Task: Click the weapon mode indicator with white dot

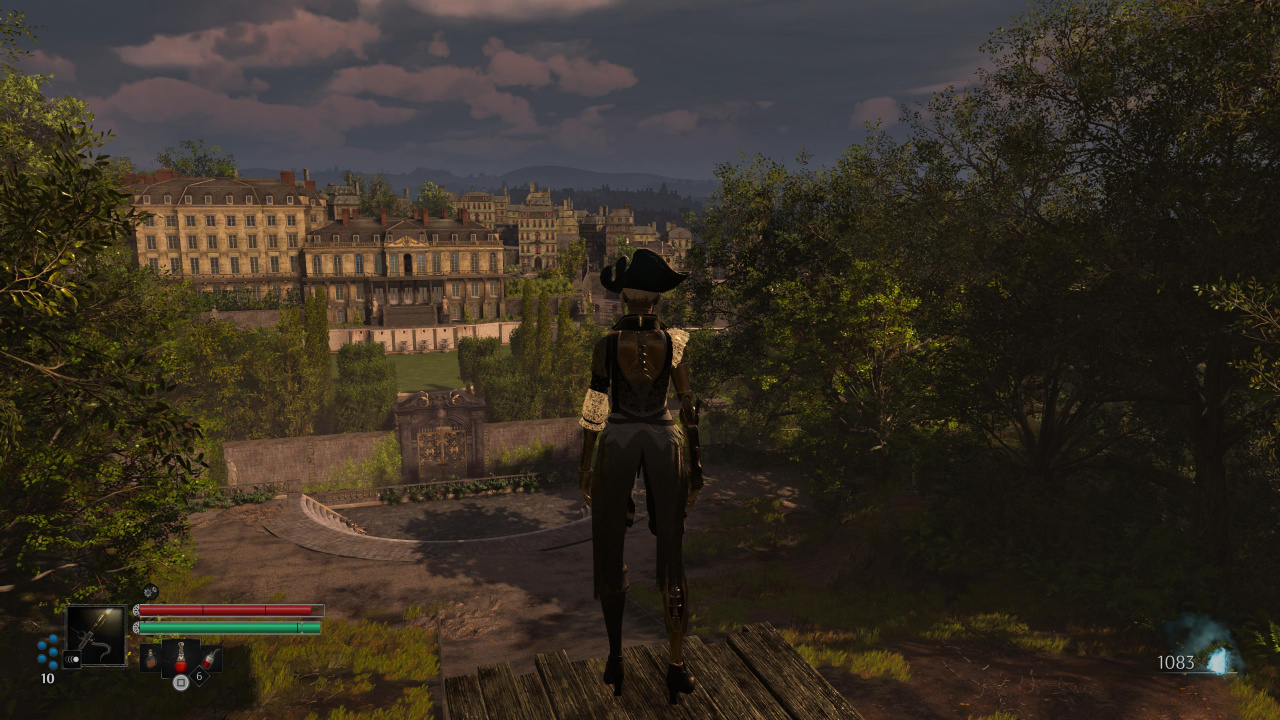Action: click(x=72, y=659)
